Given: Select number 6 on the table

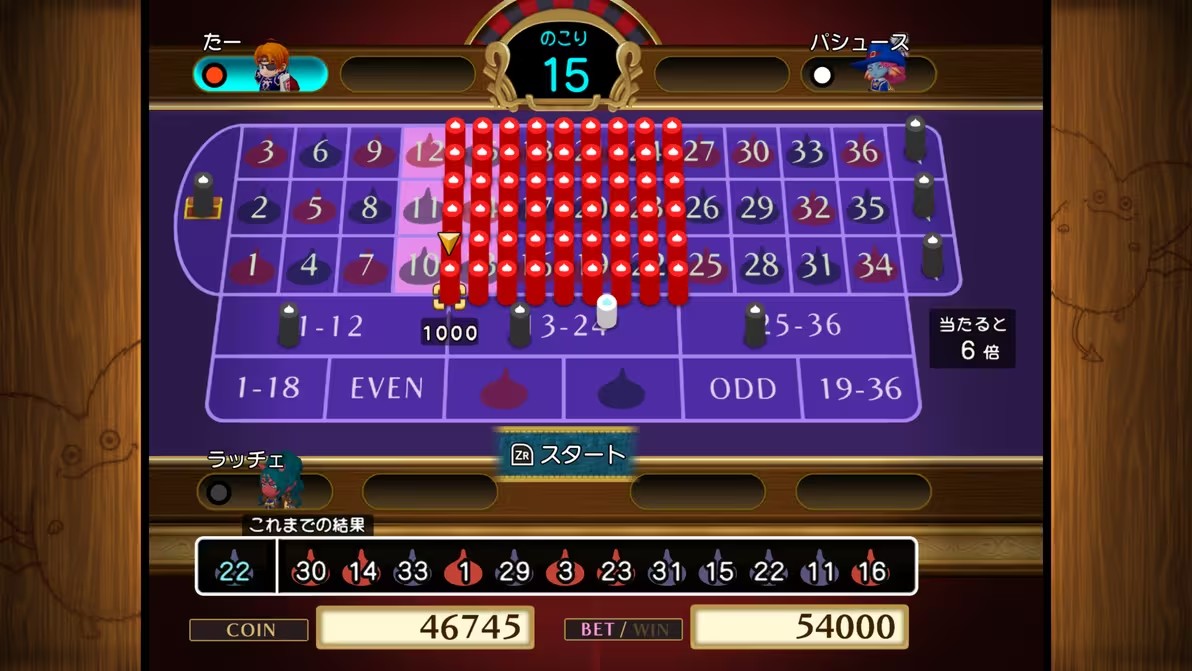Looking at the screenshot, I should [320, 152].
